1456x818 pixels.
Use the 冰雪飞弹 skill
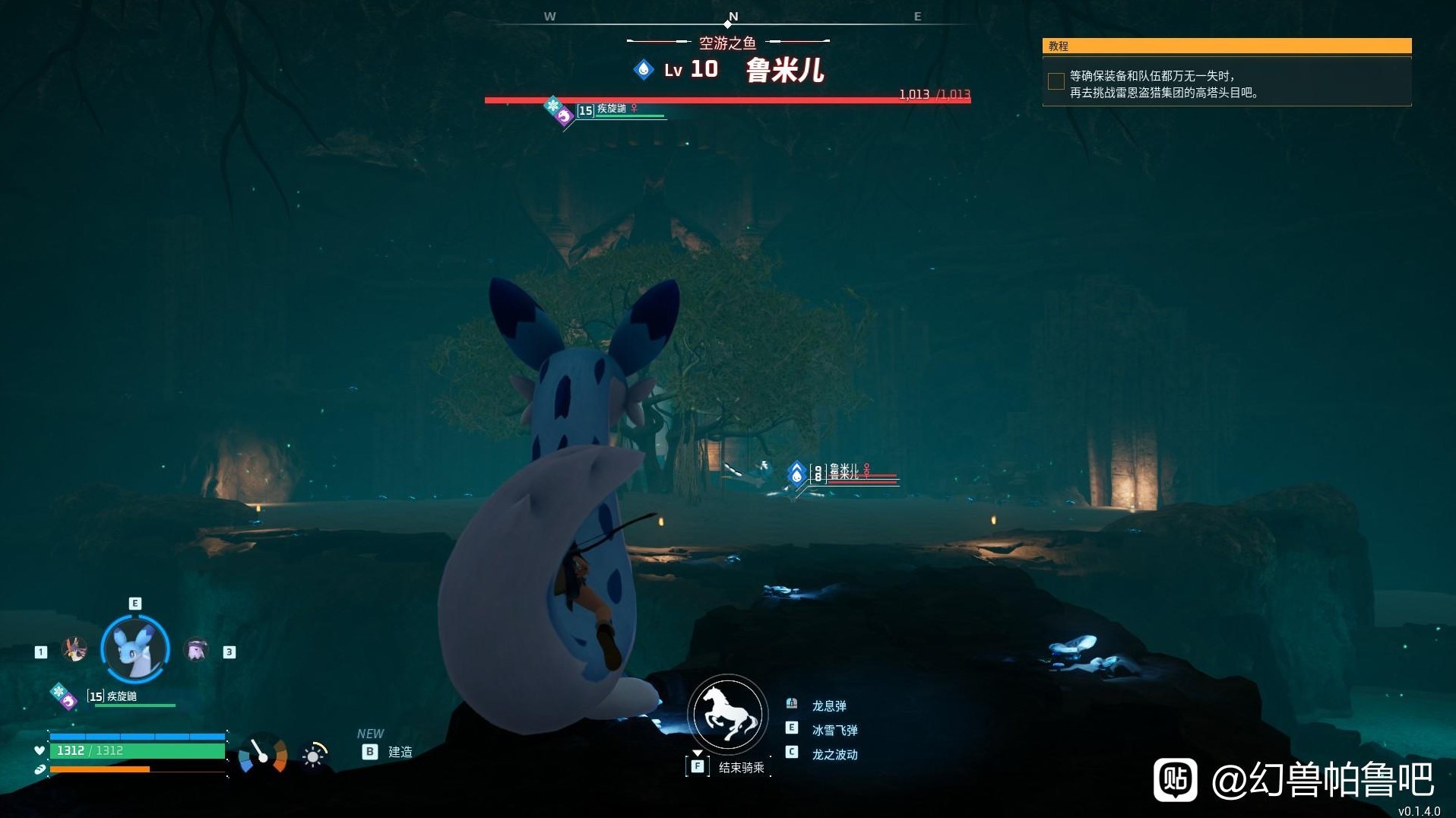(834, 730)
